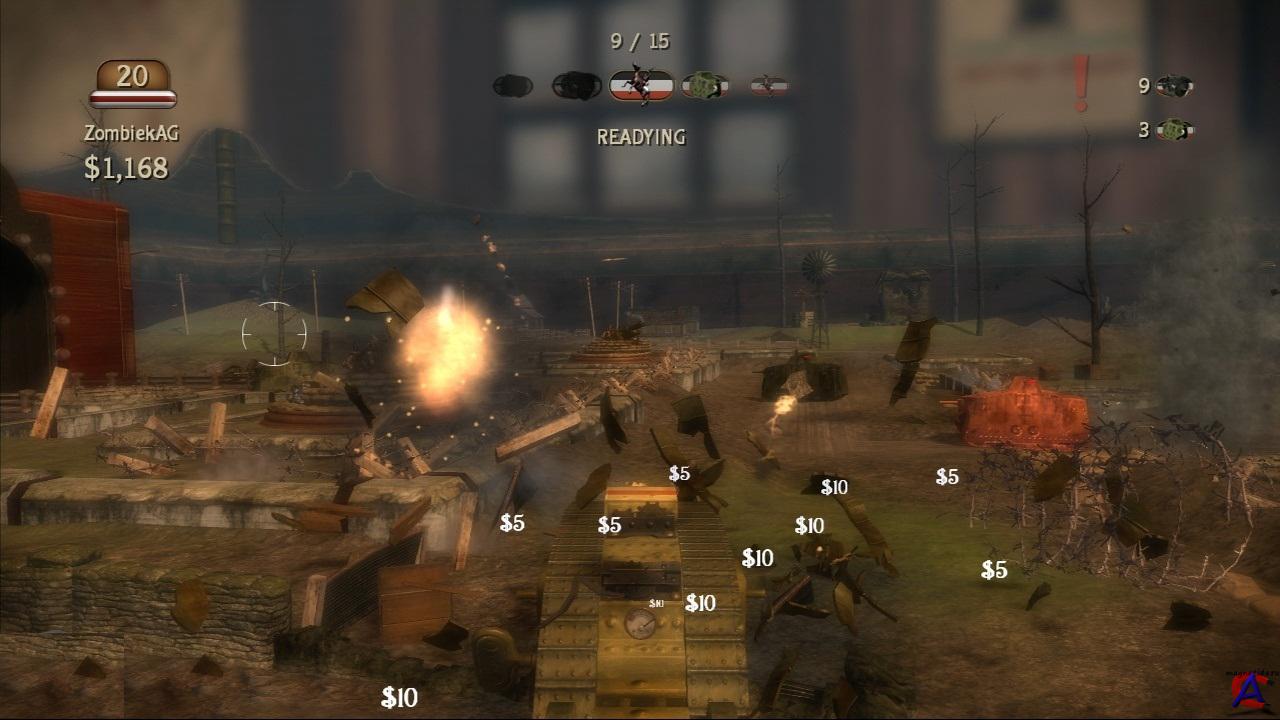Click the green armored wave icon in the wave bar

[705, 86]
